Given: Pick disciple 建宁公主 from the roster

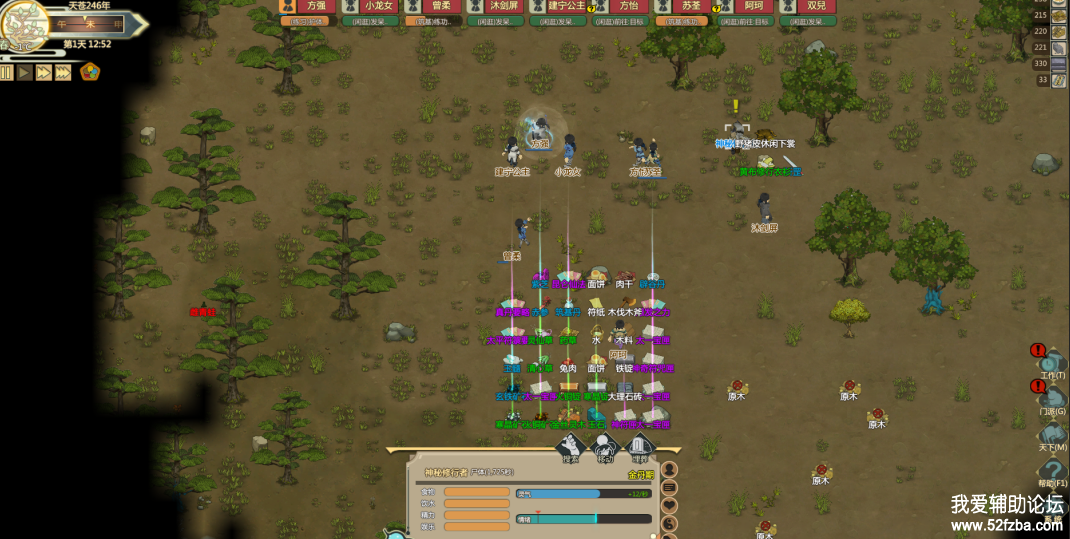Looking at the screenshot, I should pyautogui.click(x=557, y=6).
